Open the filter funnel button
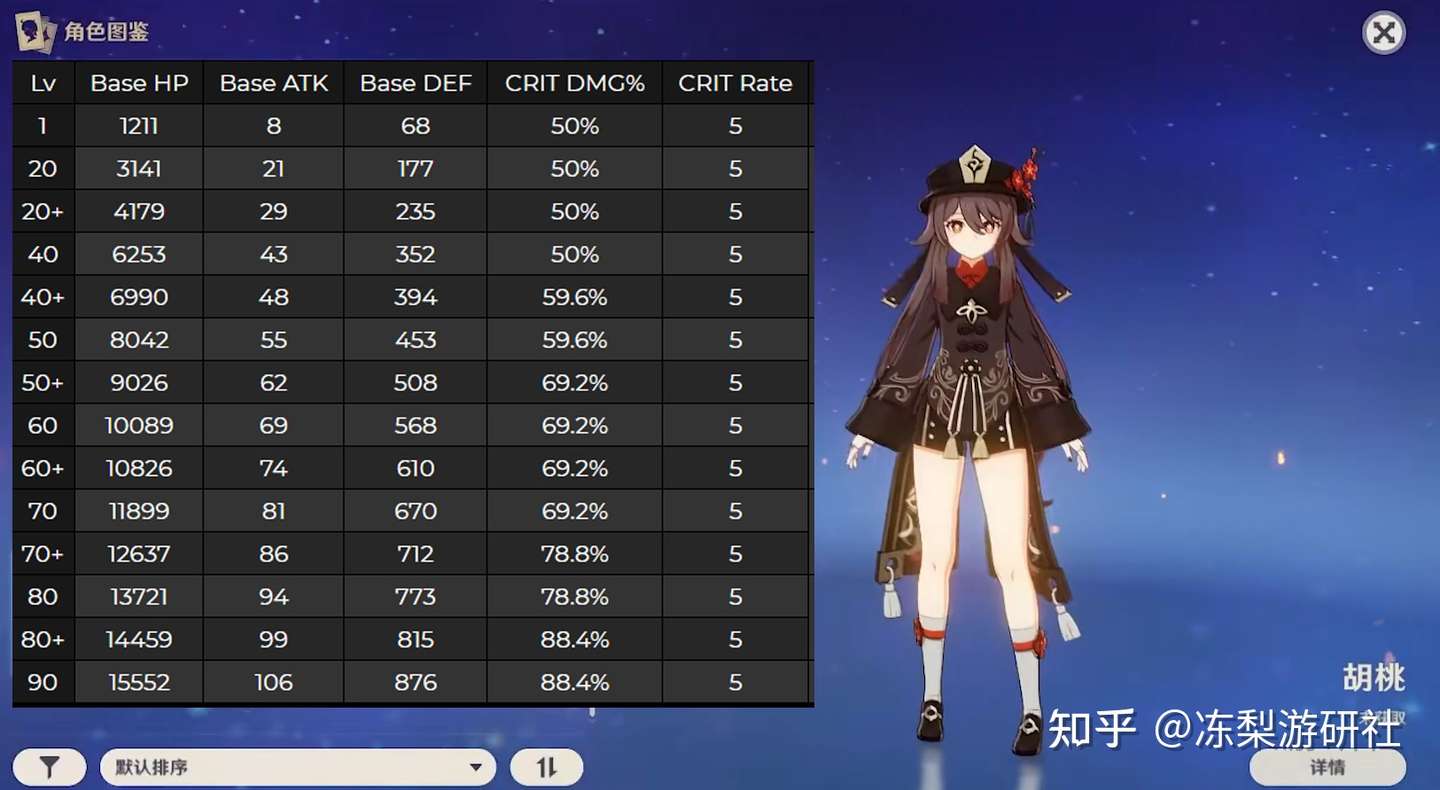 [49, 767]
